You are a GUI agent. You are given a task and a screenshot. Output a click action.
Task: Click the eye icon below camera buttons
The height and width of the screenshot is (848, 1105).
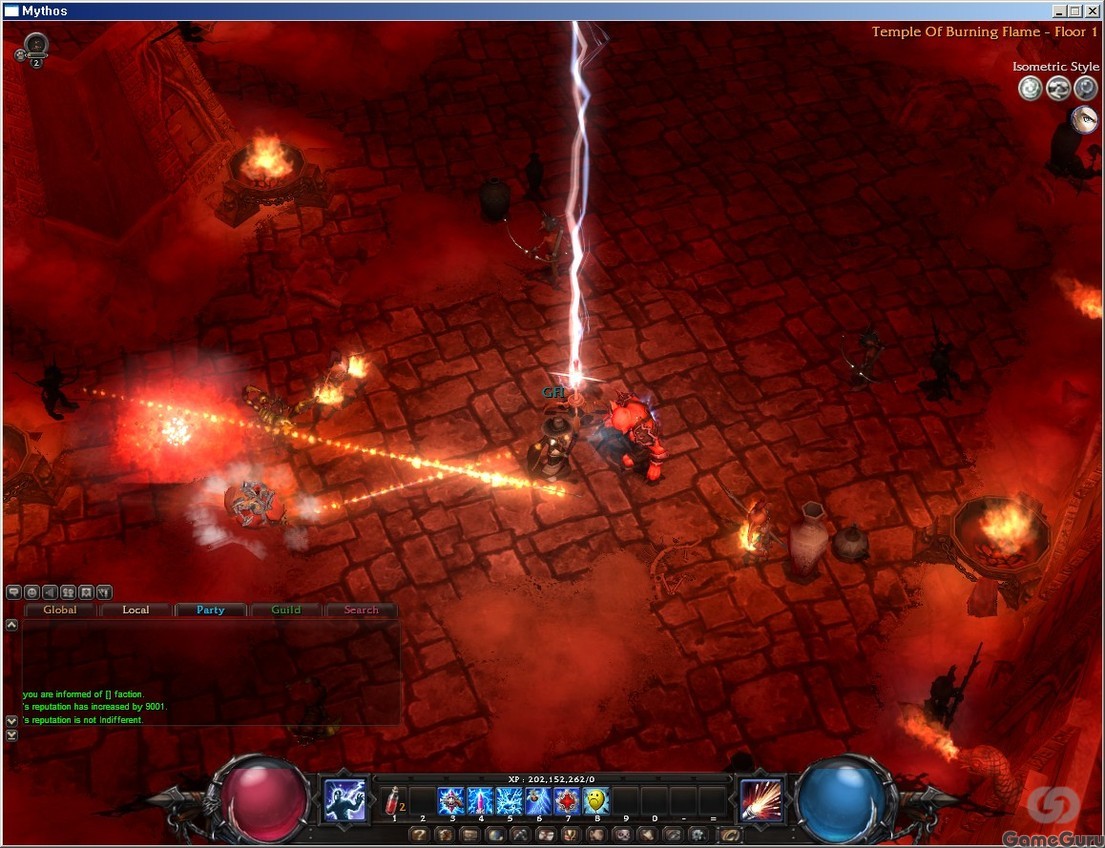(1084, 120)
